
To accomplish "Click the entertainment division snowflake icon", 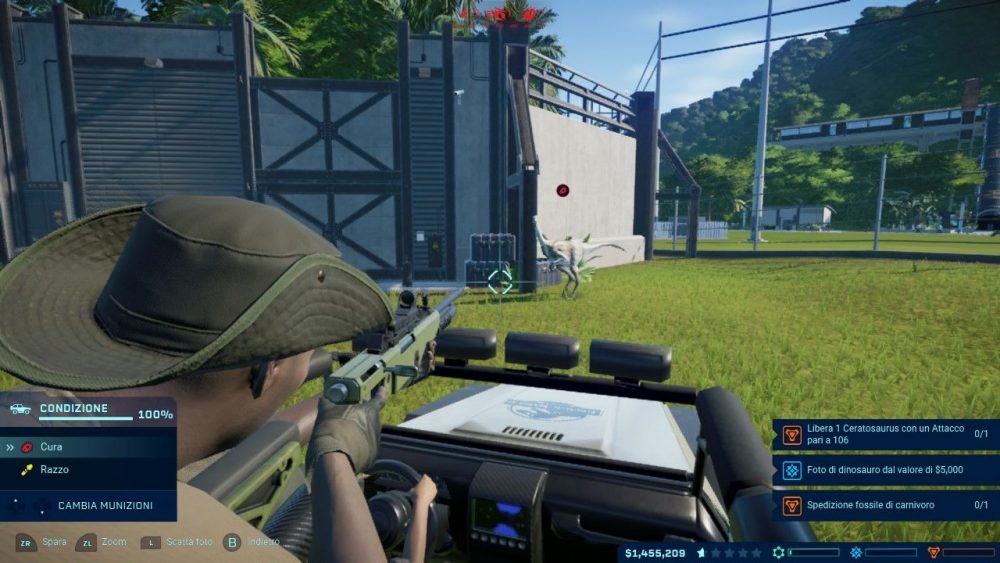I will click(x=856, y=552).
